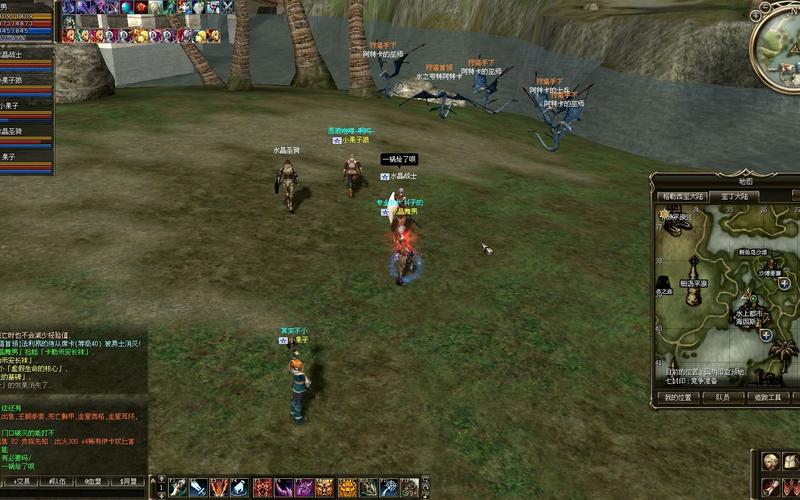Choose the +交易 trade chat channel
The width and height of the screenshot is (800, 500).
(18, 481)
